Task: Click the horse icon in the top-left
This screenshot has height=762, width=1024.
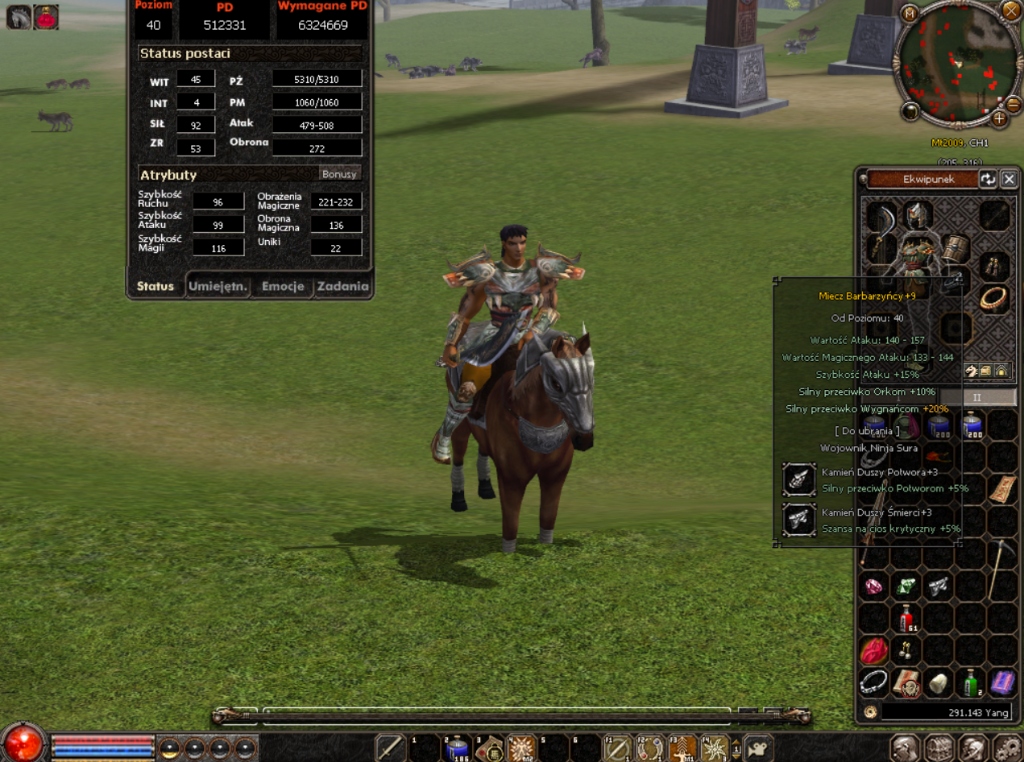Action: (19, 16)
